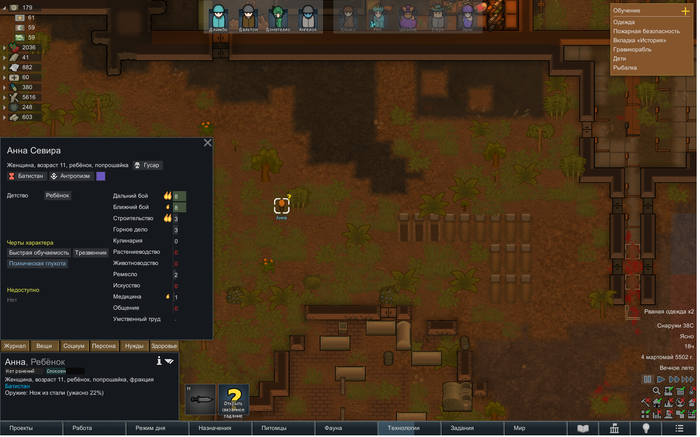This screenshot has height=437, width=700.
Task: Open the Задания quests menu
Action: tap(462, 428)
